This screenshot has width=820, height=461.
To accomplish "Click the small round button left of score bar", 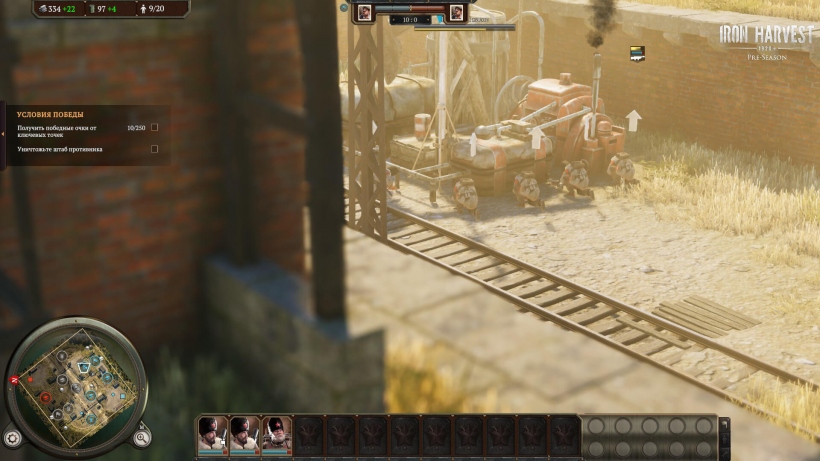I will (x=344, y=7).
